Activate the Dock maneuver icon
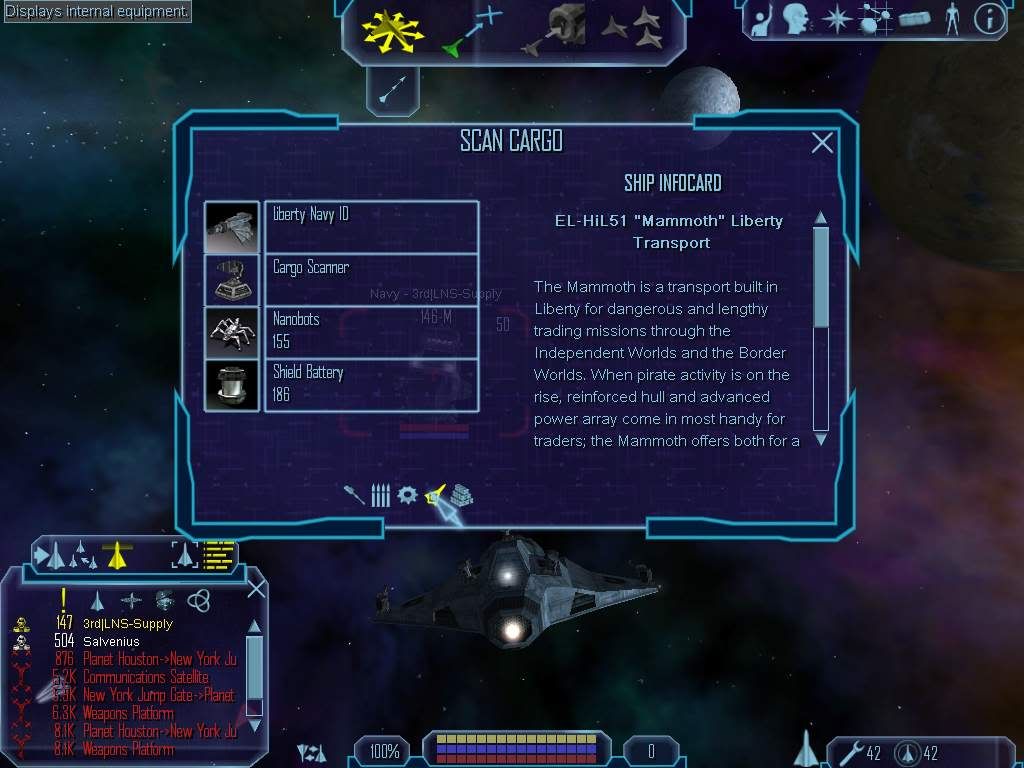Viewport: 1024px width, 768px height. 556,30
